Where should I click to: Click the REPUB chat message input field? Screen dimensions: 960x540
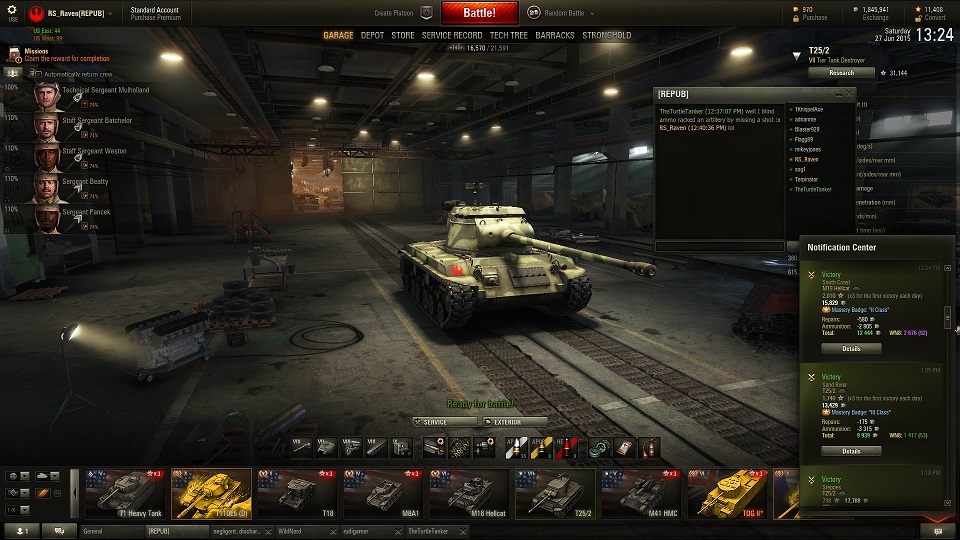(x=720, y=245)
